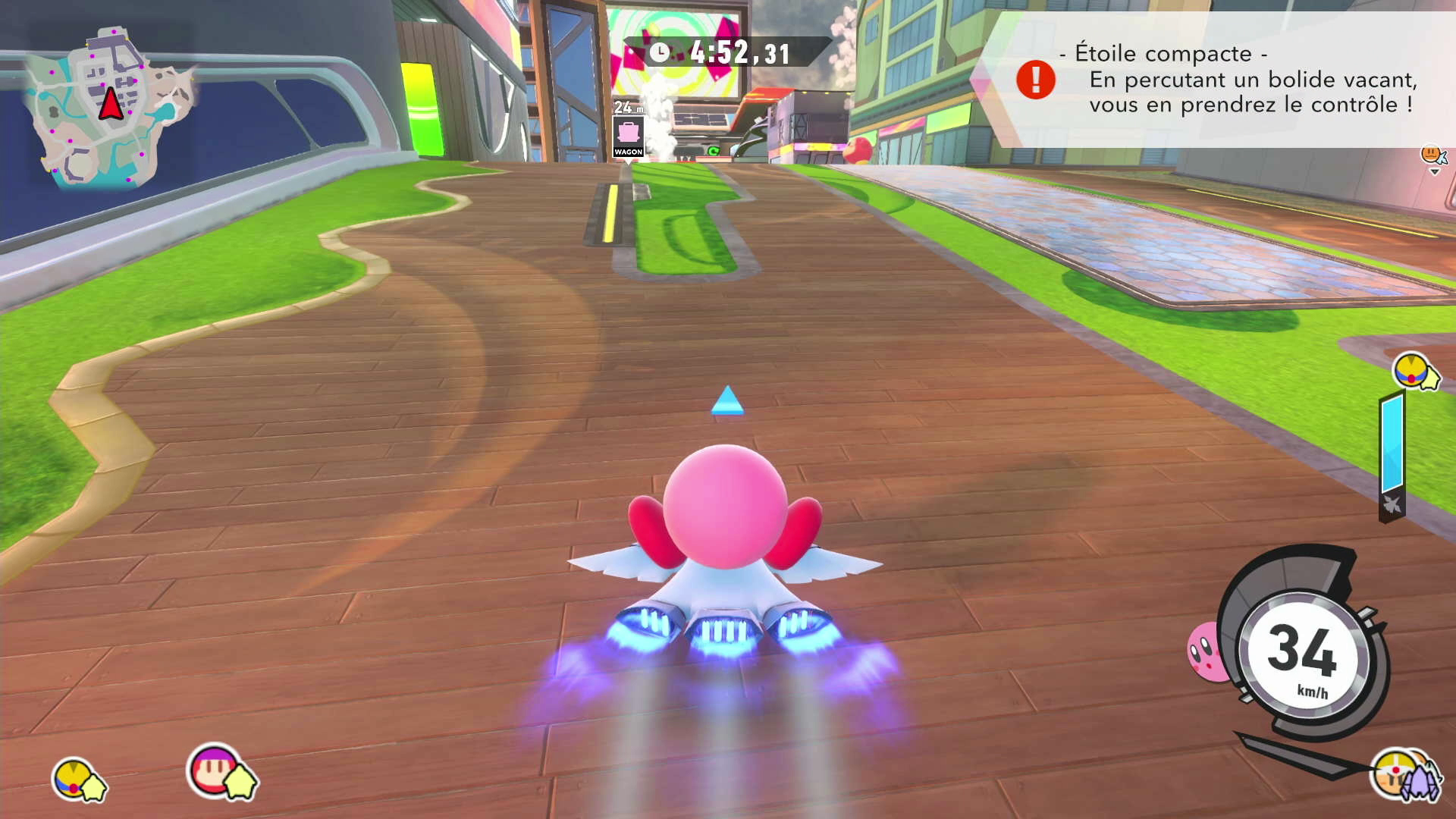The image size is (1456, 819).
Task: Open the Étoile compacte tip notification
Action: [1244, 80]
